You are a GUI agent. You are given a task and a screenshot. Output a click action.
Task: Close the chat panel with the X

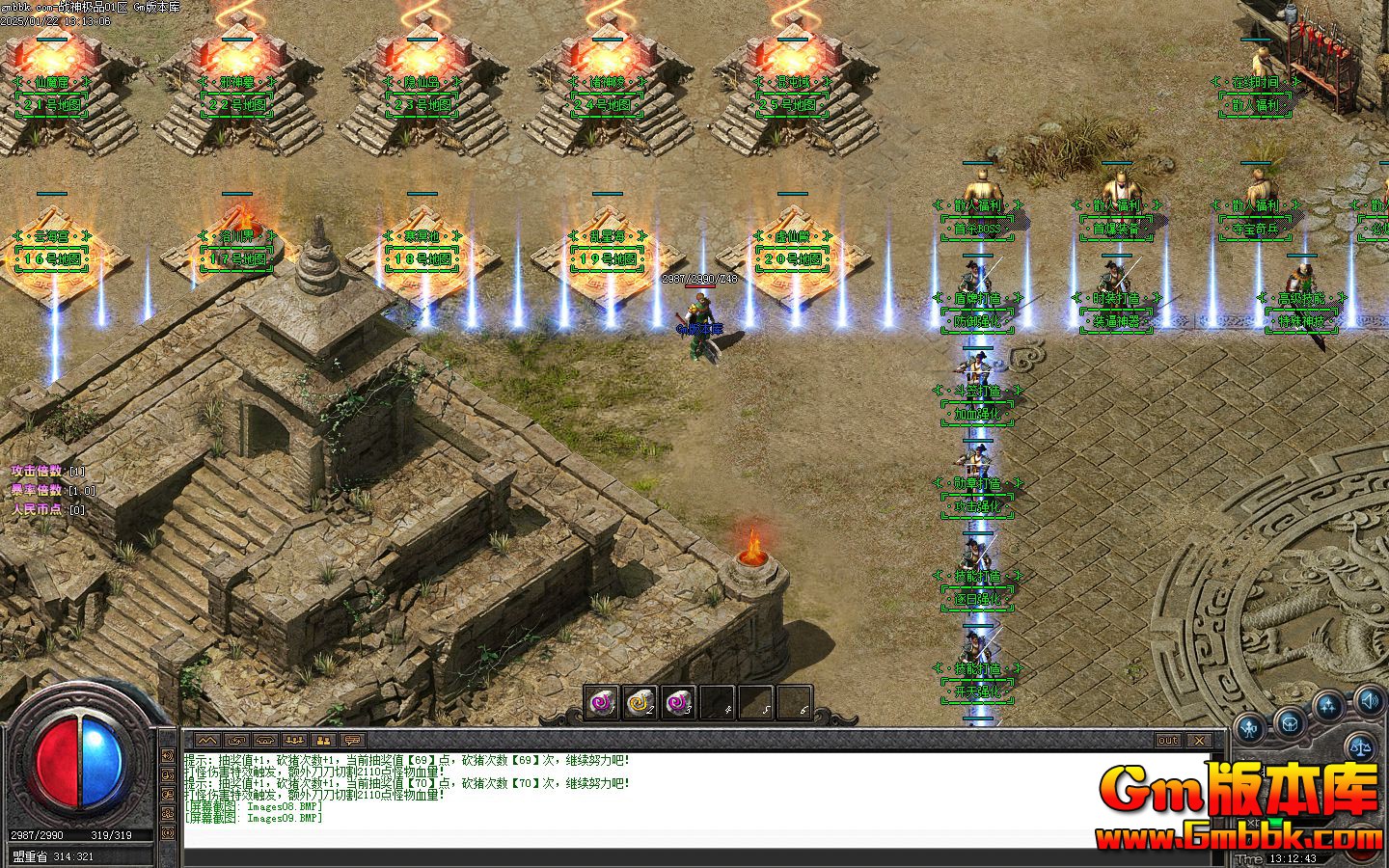tap(1199, 741)
